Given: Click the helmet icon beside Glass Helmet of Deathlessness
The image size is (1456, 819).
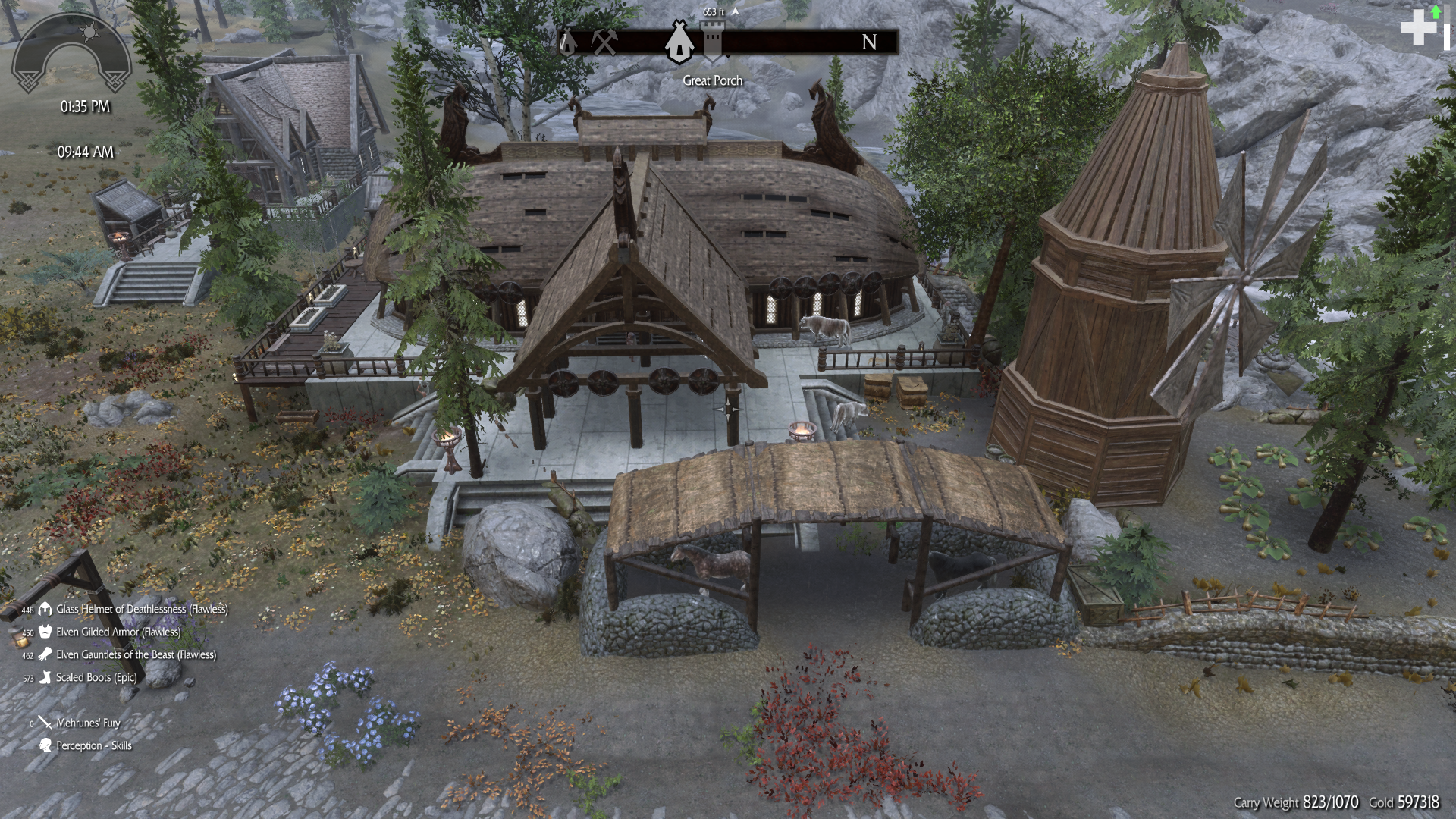Looking at the screenshot, I should pos(45,608).
